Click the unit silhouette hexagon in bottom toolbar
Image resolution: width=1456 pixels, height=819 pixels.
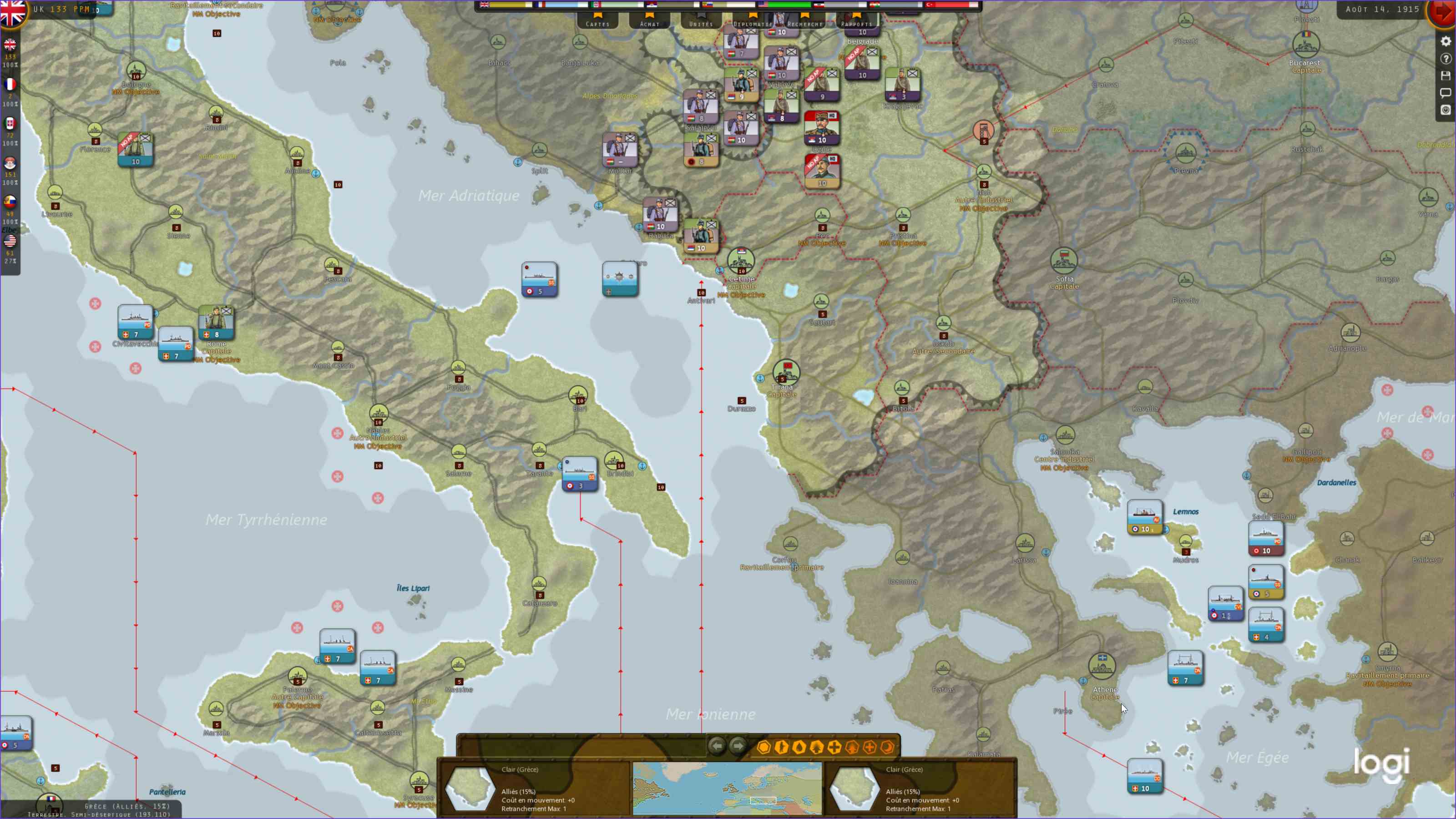pyautogui.click(x=781, y=746)
